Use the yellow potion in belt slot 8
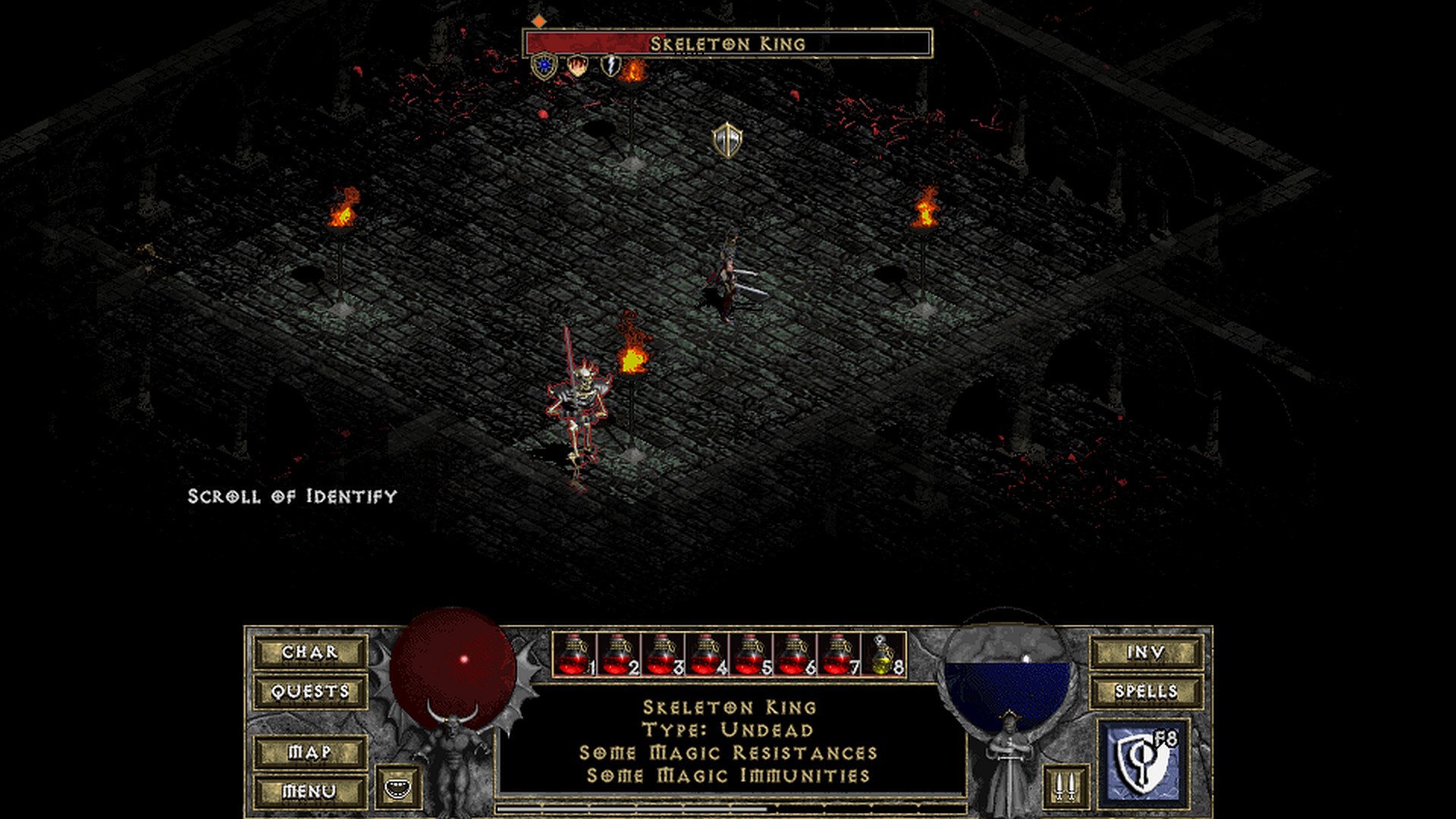Viewport: 1456px width, 819px height. point(883,655)
